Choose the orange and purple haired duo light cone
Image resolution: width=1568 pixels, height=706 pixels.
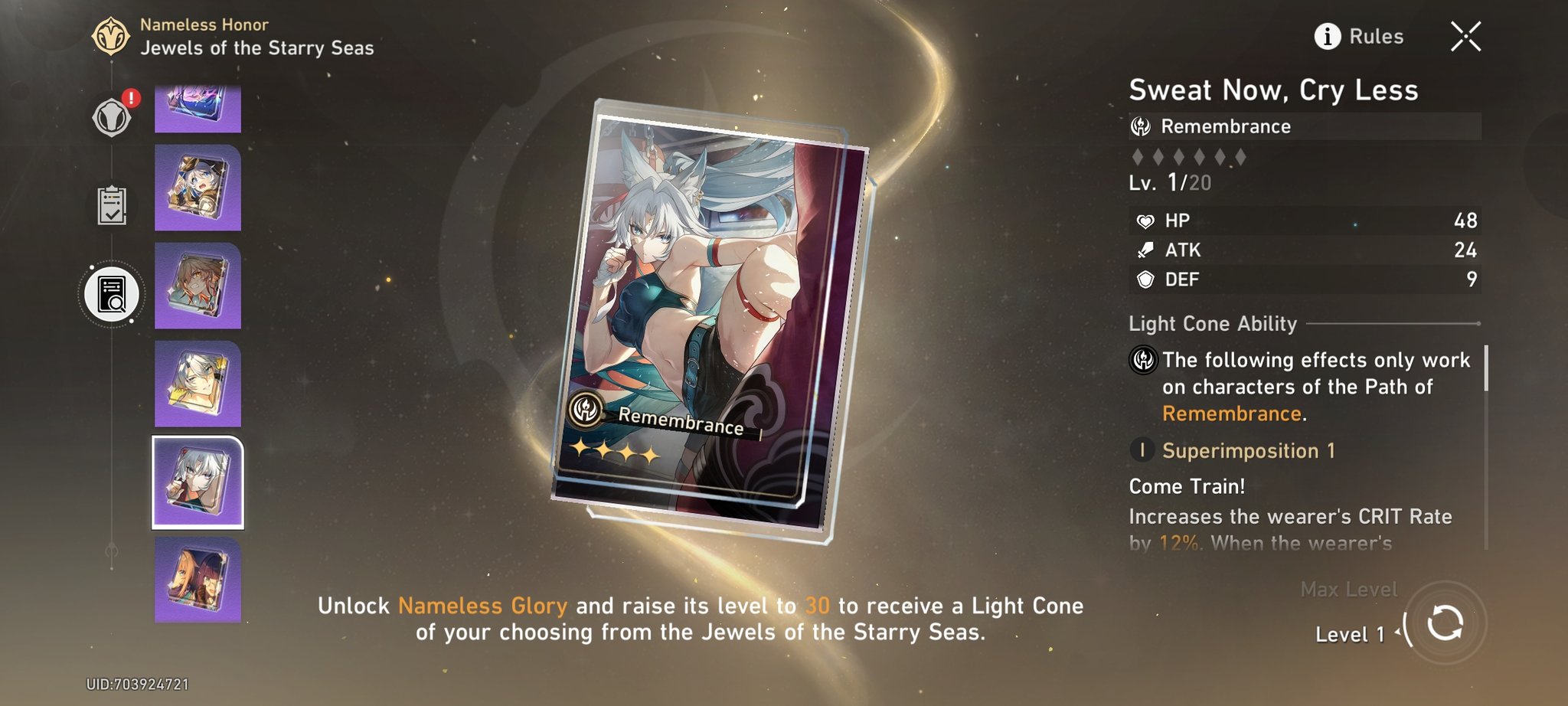point(198,580)
